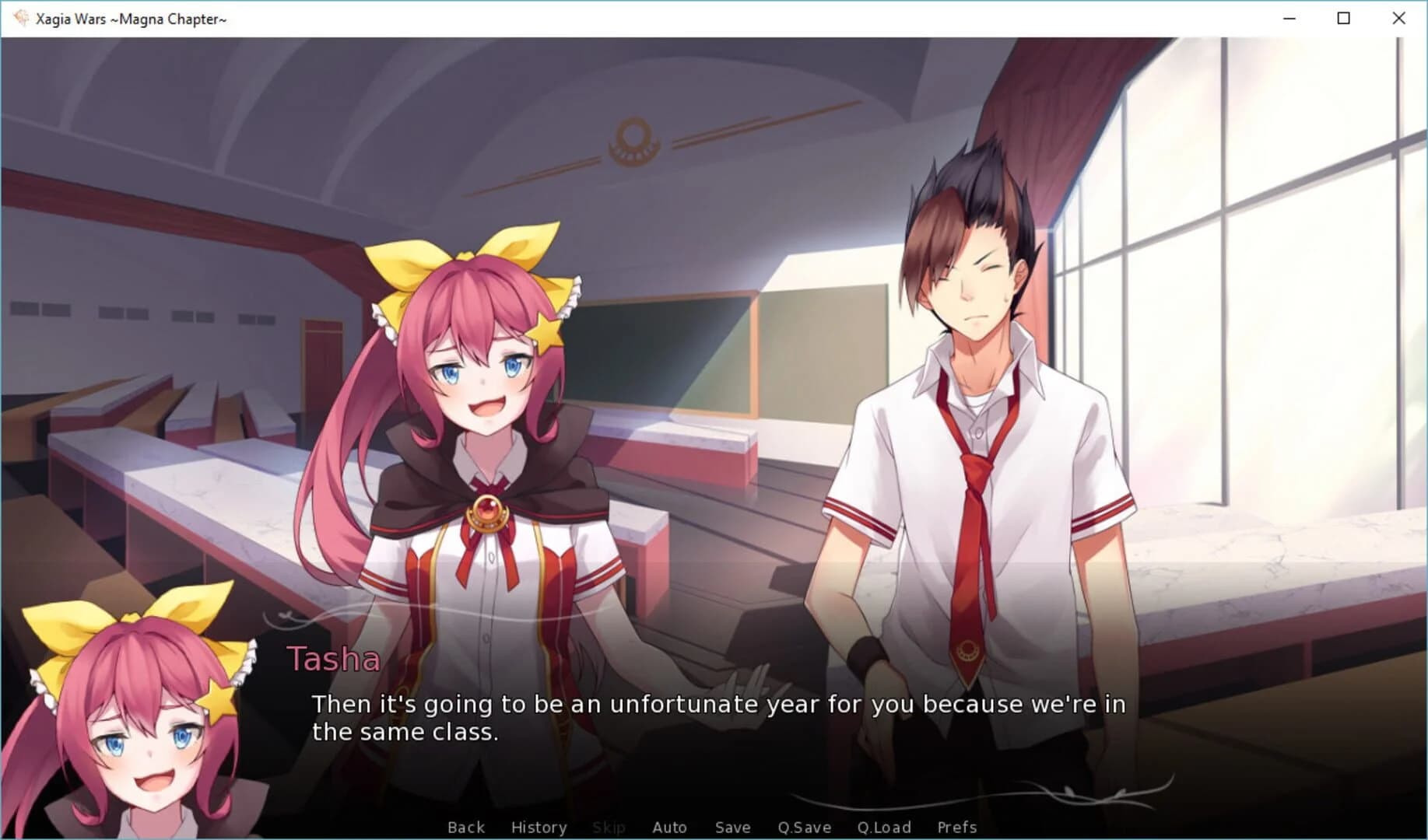Toggle Auto-advance mode
Viewport: 1428px width, 840px height.
click(x=669, y=827)
